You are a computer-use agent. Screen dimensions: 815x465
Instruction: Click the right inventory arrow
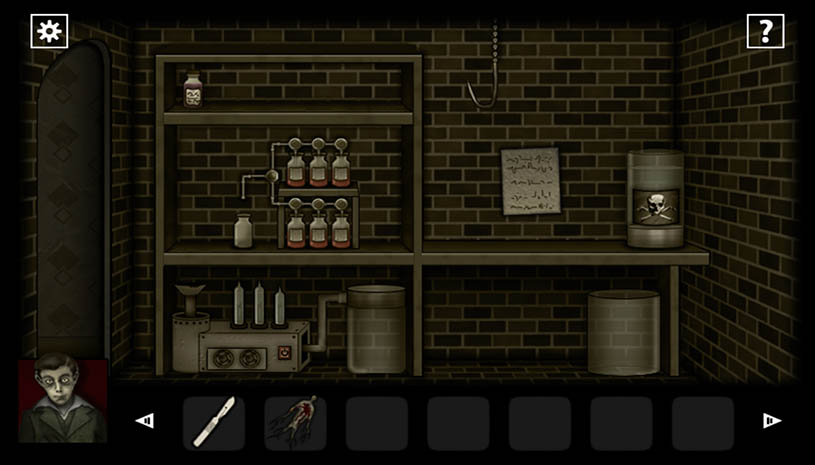click(x=772, y=421)
